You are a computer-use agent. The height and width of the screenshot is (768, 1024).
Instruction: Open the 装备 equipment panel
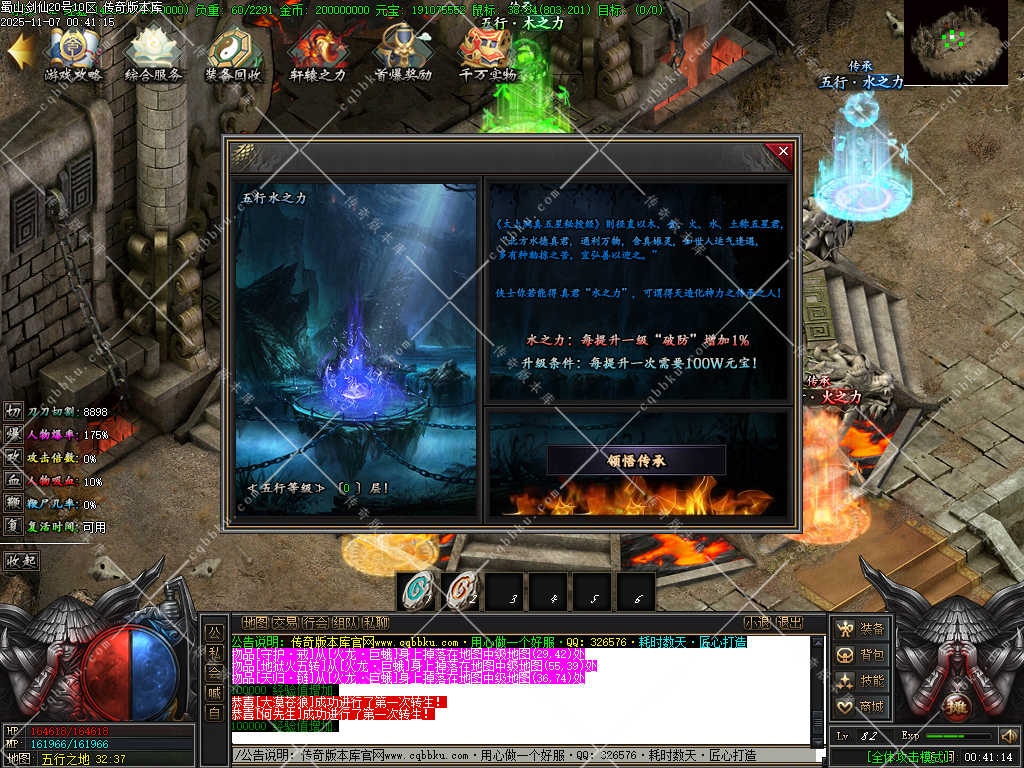click(860, 629)
